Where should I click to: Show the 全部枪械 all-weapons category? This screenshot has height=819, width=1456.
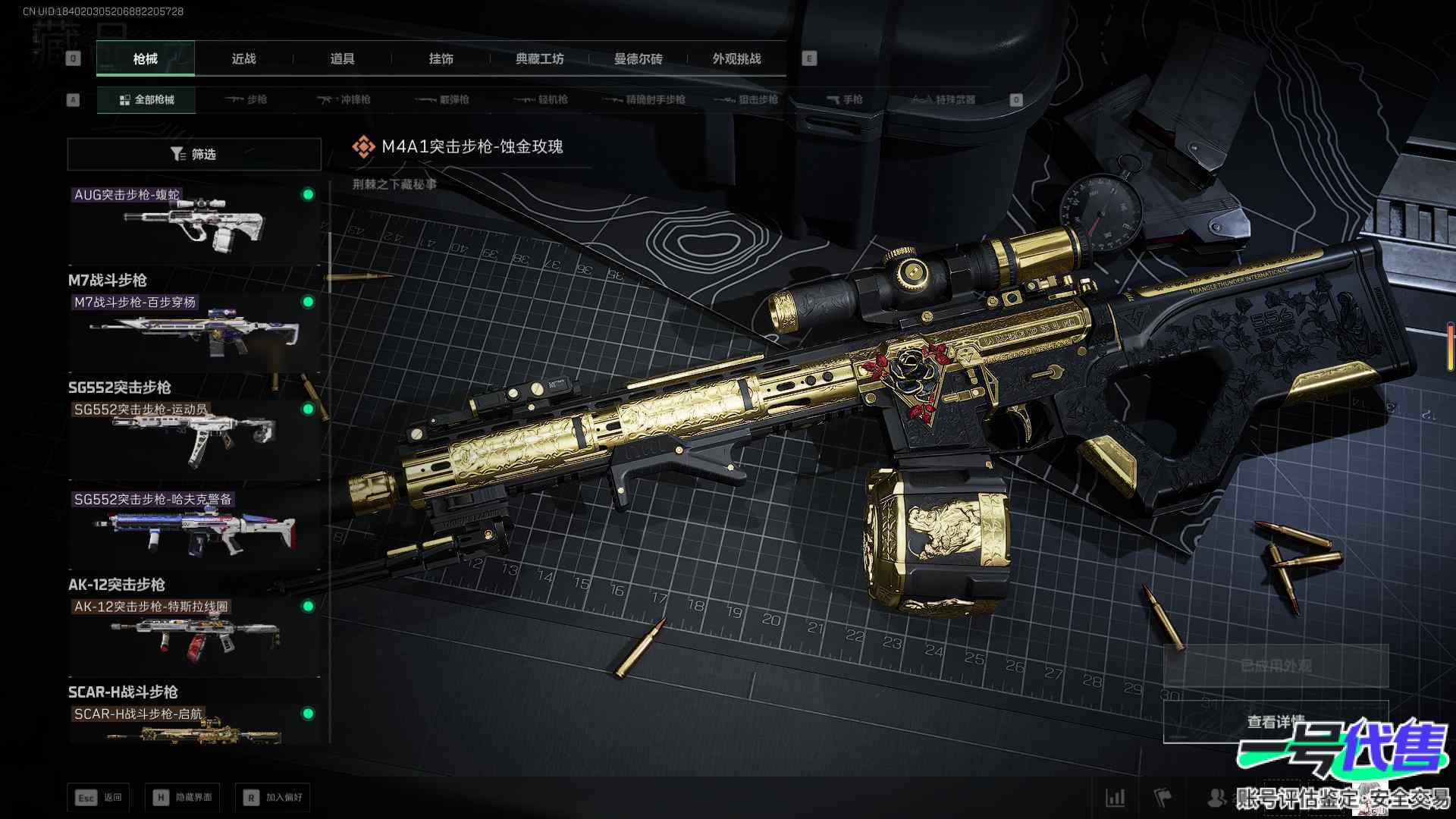146,99
